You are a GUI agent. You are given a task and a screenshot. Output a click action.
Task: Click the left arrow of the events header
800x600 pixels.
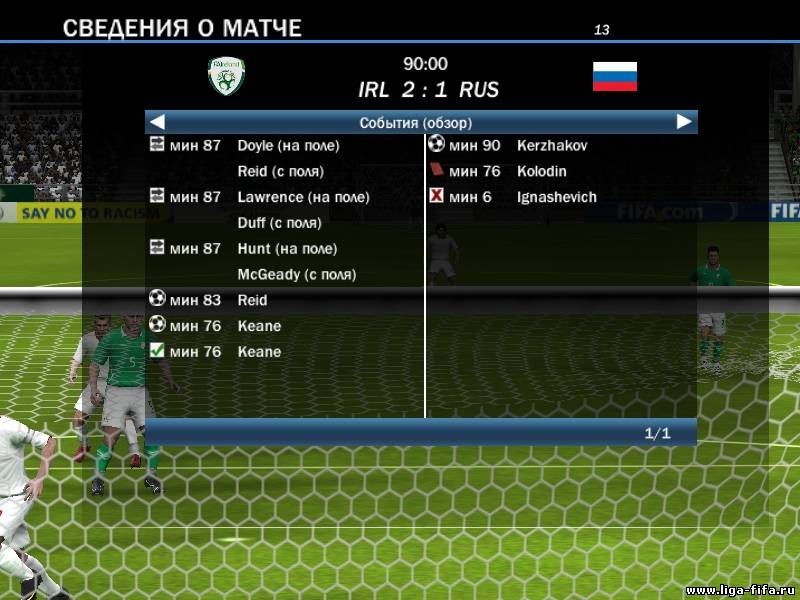(157, 122)
